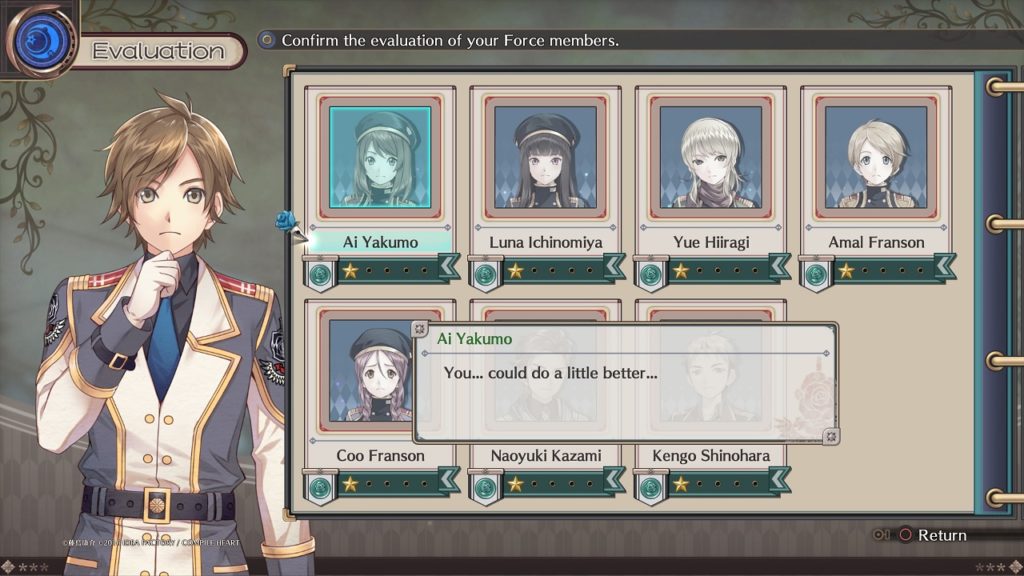Pick Amal Franson's portrait card
Image resolution: width=1024 pixels, height=576 pixels.
point(876,157)
